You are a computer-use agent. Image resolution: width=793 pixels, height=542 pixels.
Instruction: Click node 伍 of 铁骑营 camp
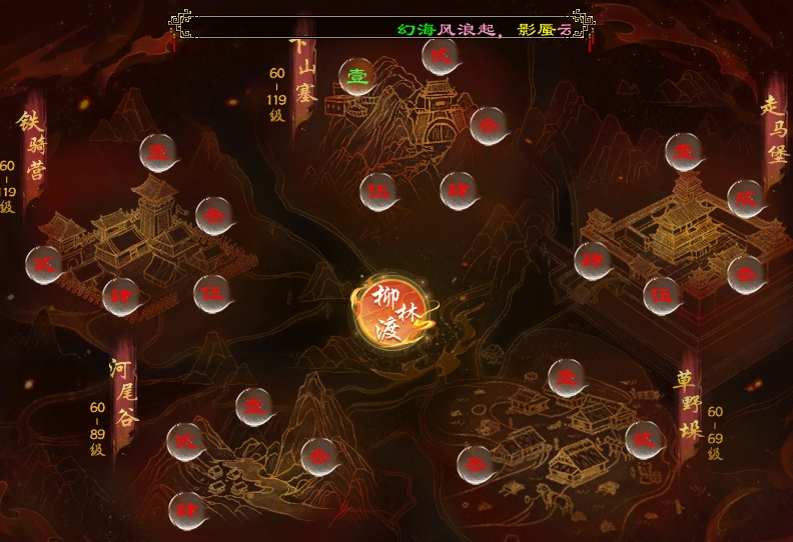[x=212, y=294]
